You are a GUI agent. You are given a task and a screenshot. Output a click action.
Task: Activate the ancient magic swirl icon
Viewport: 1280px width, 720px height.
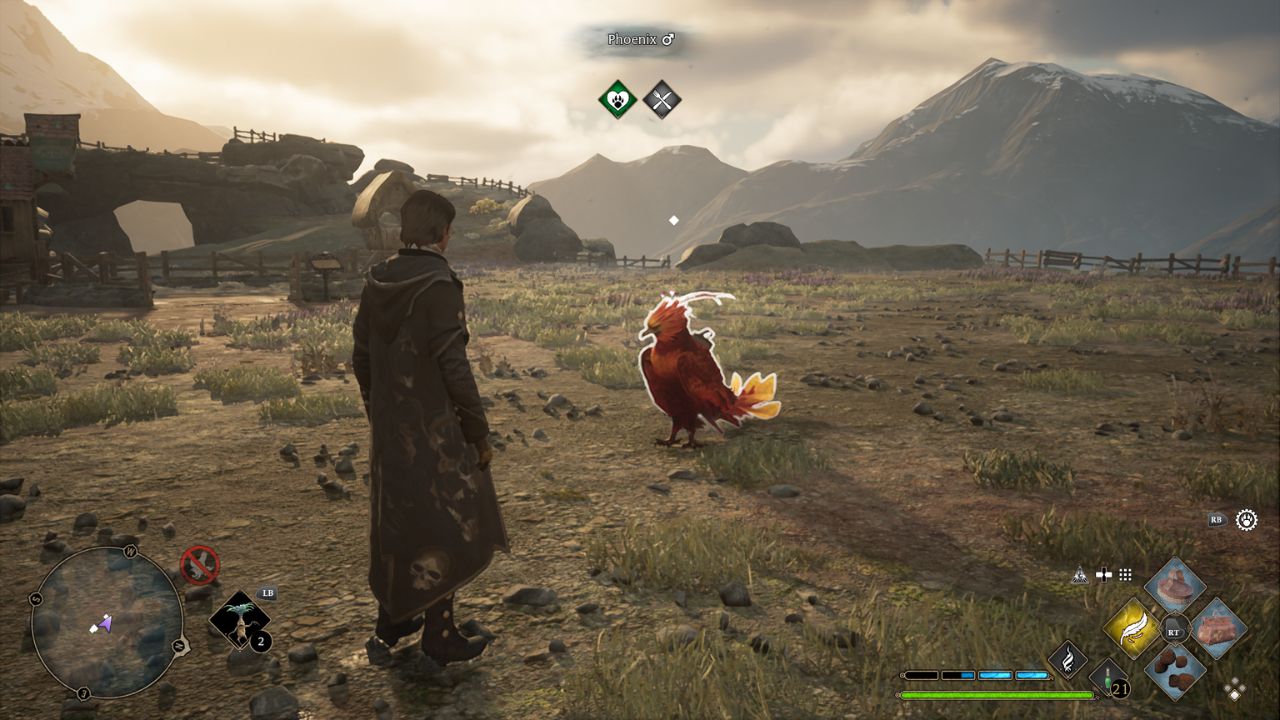tap(1067, 659)
